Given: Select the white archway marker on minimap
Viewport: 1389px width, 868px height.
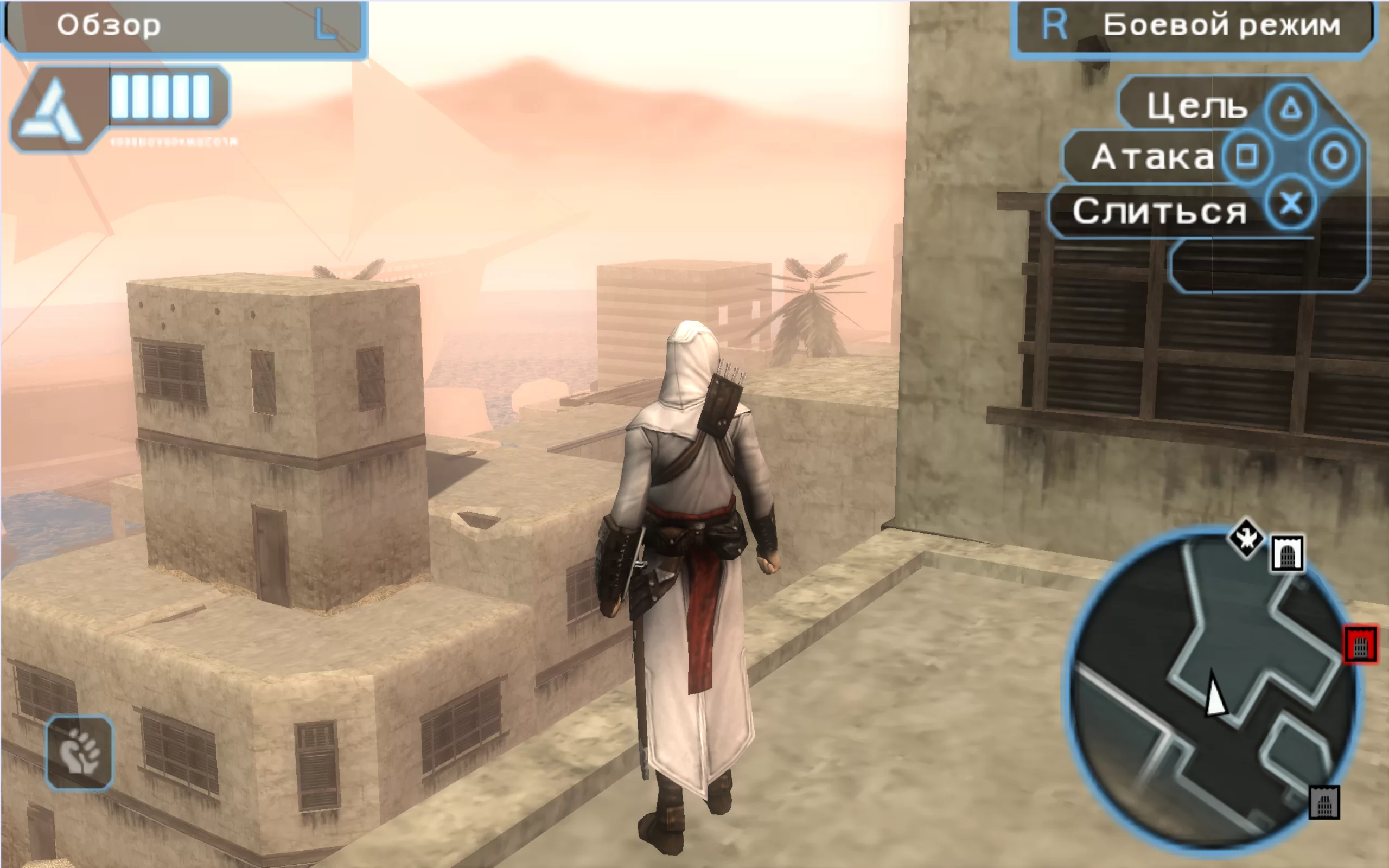Looking at the screenshot, I should pos(1287,554).
